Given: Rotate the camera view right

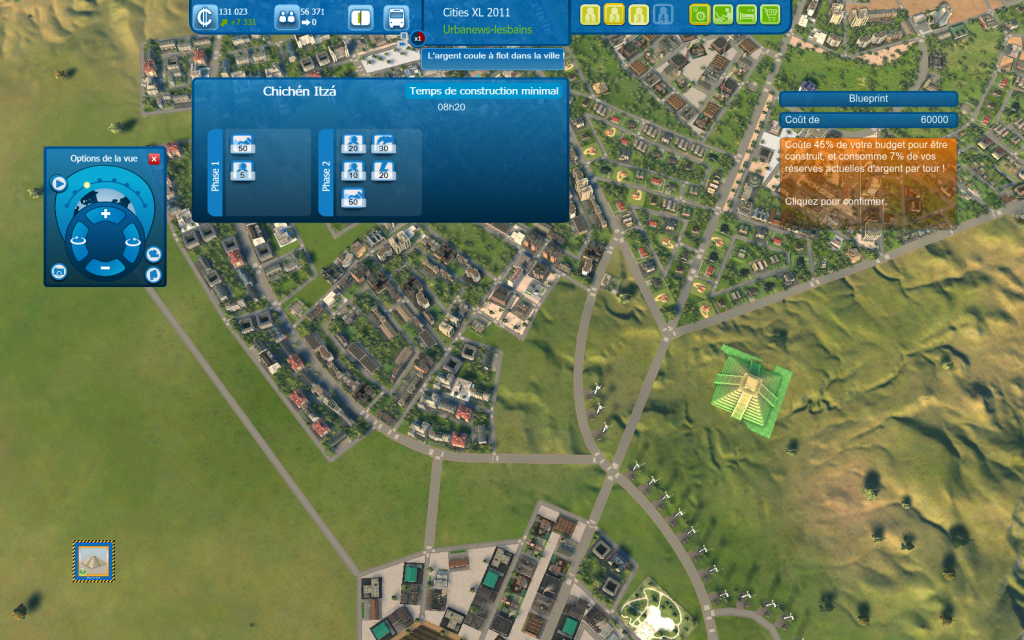Looking at the screenshot, I should coord(131,240).
